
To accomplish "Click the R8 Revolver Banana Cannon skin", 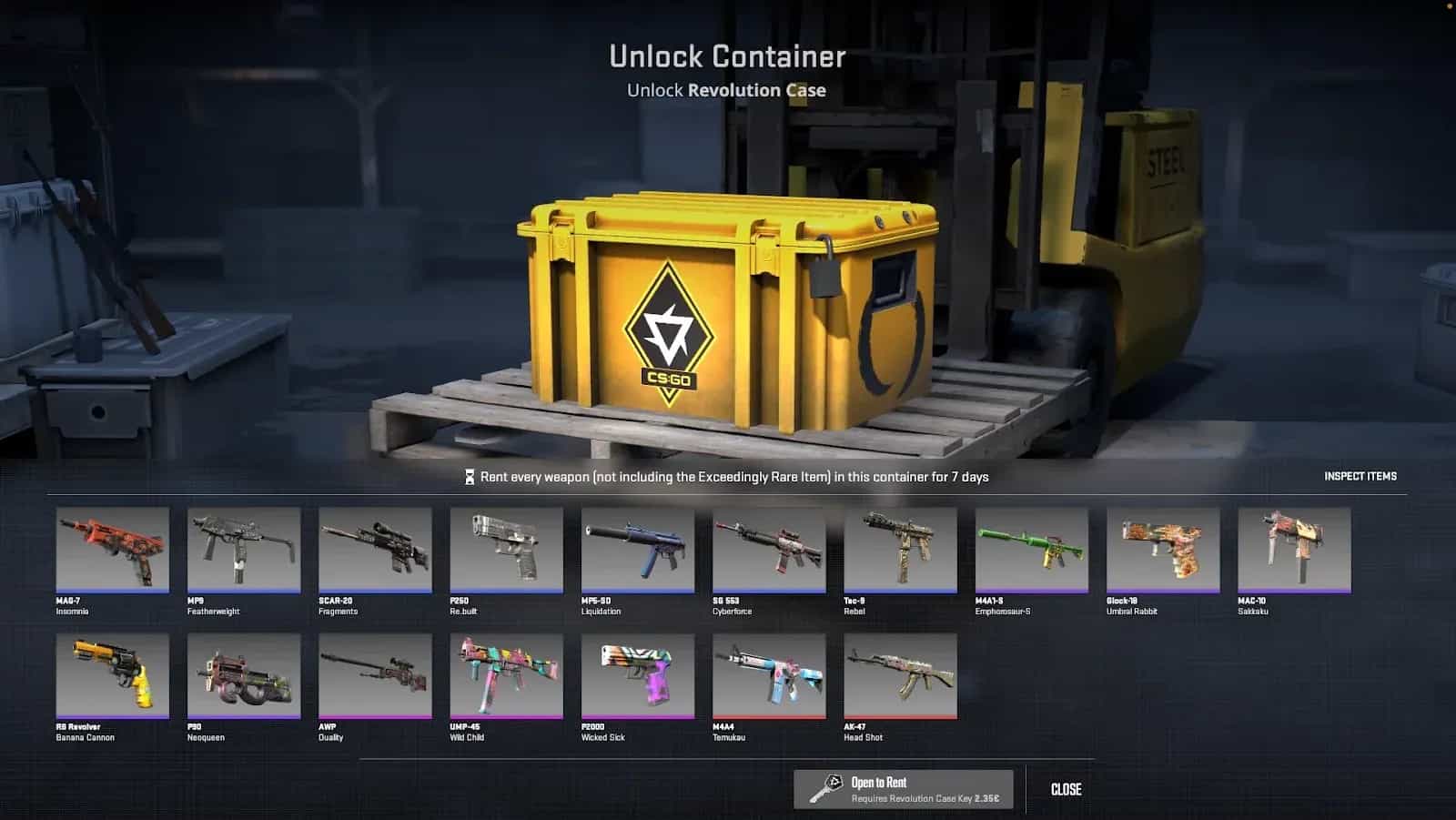I will point(112,677).
